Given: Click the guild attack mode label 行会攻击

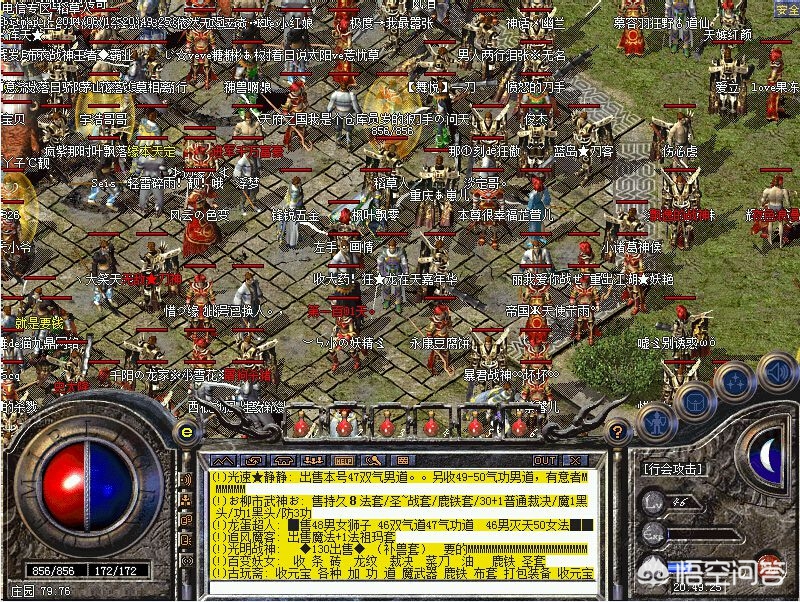Looking at the screenshot, I should [671, 467].
